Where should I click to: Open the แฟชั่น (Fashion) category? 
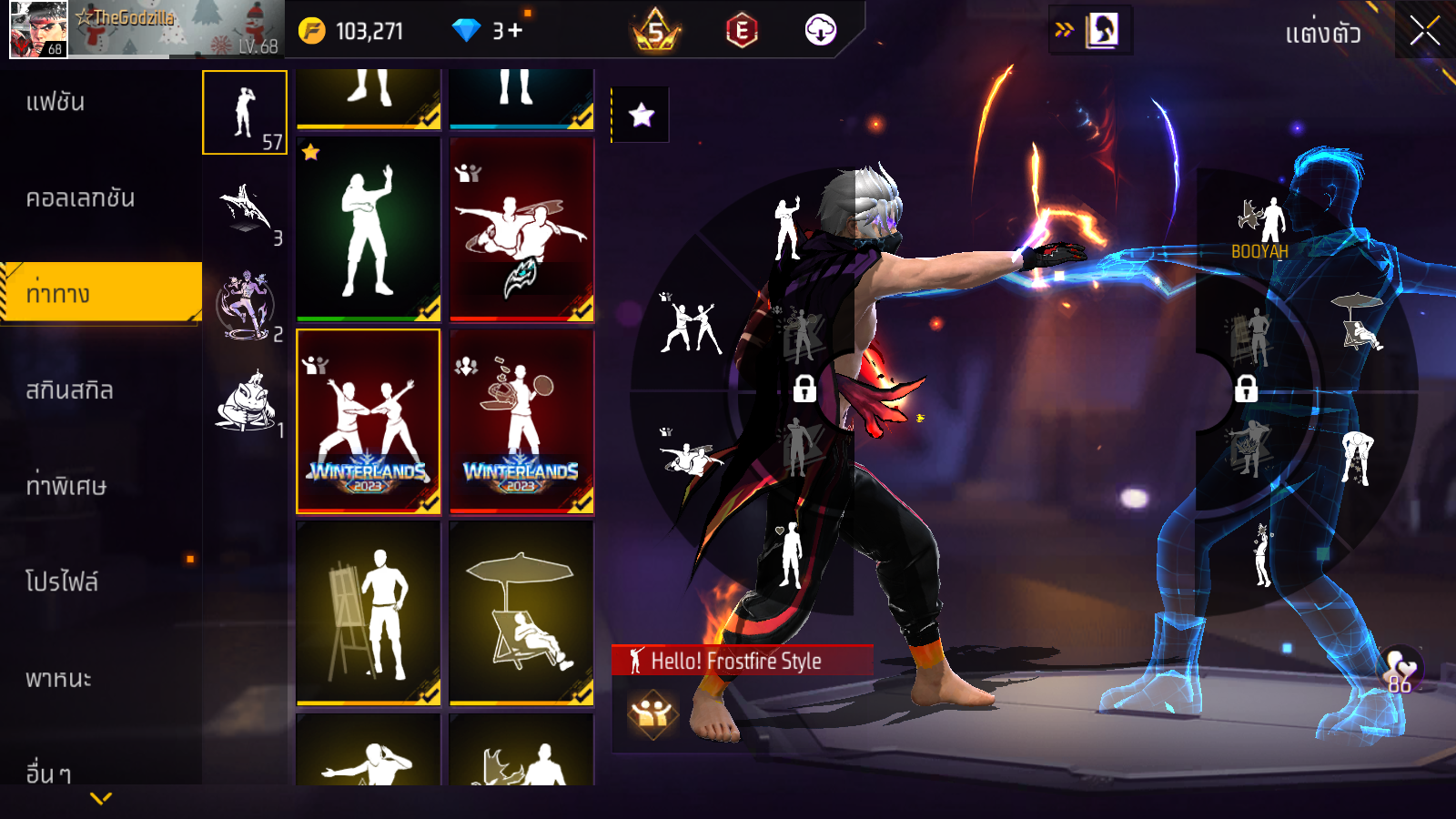56,102
